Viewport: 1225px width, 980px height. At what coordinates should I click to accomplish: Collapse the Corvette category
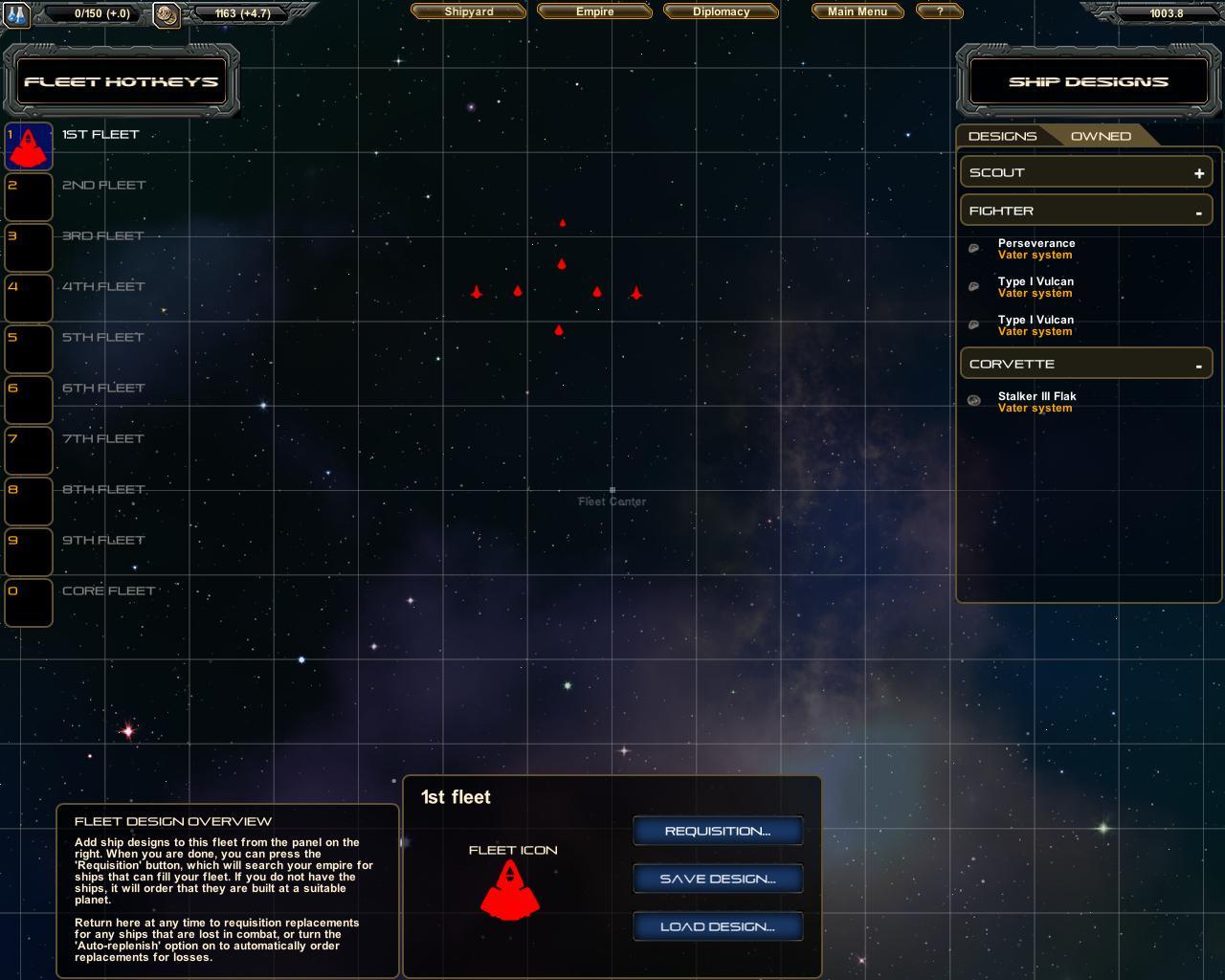[x=1198, y=365]
